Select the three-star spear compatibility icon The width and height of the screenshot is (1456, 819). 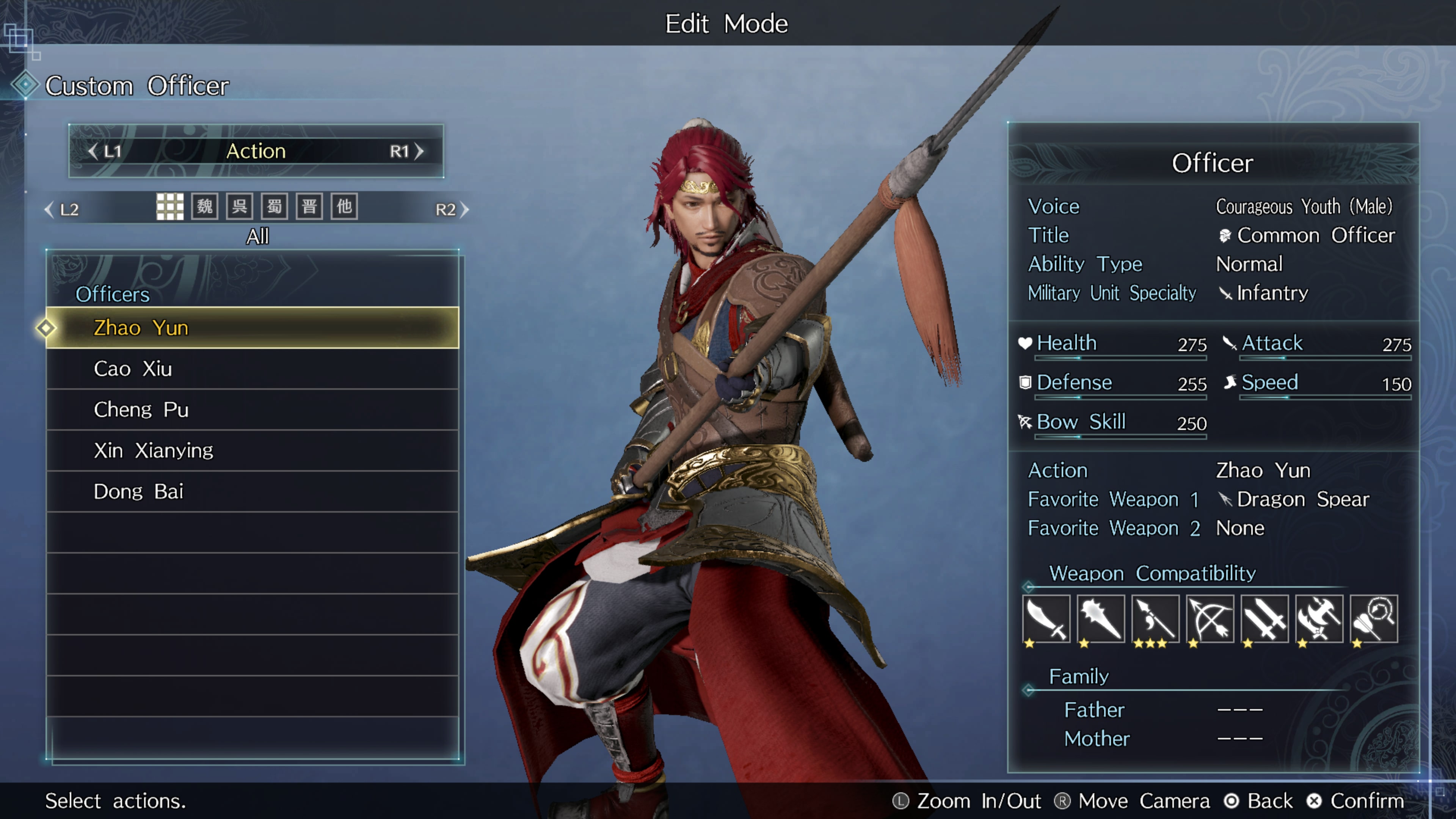pyautogui.click(x=1155, y=619)
